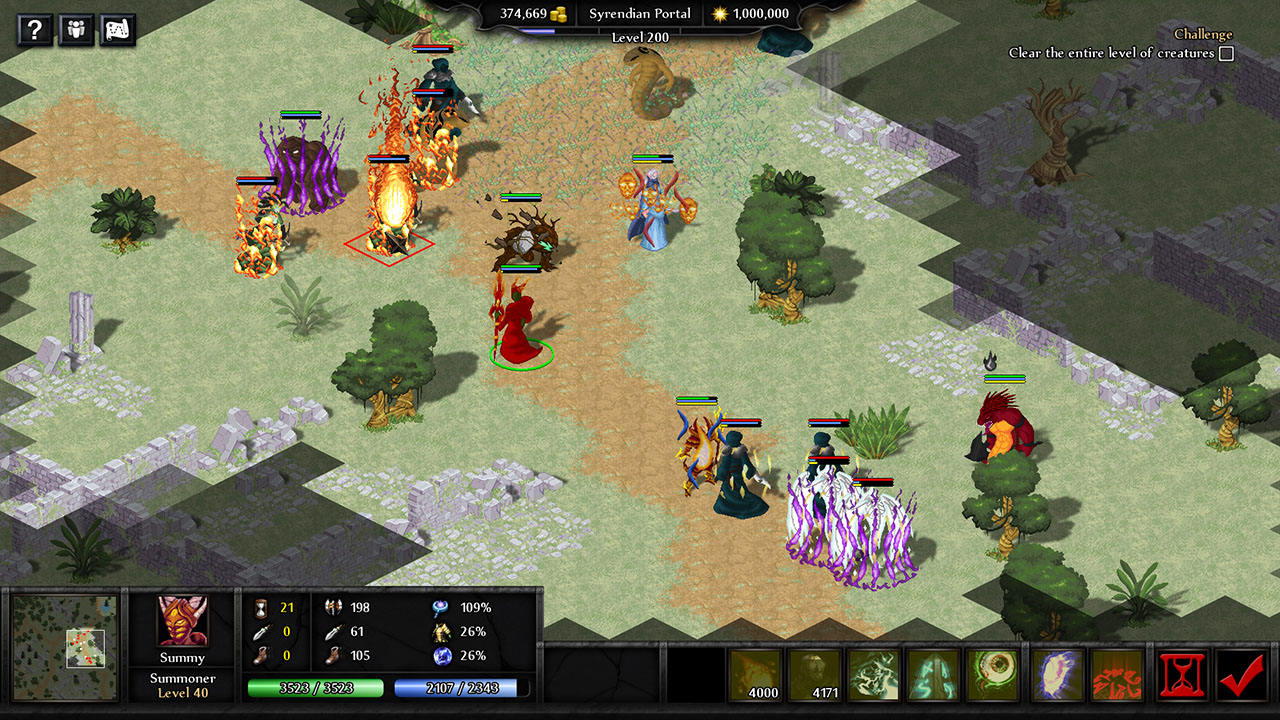
Task: Open the help question mark button
Action: tap(34, 30)
